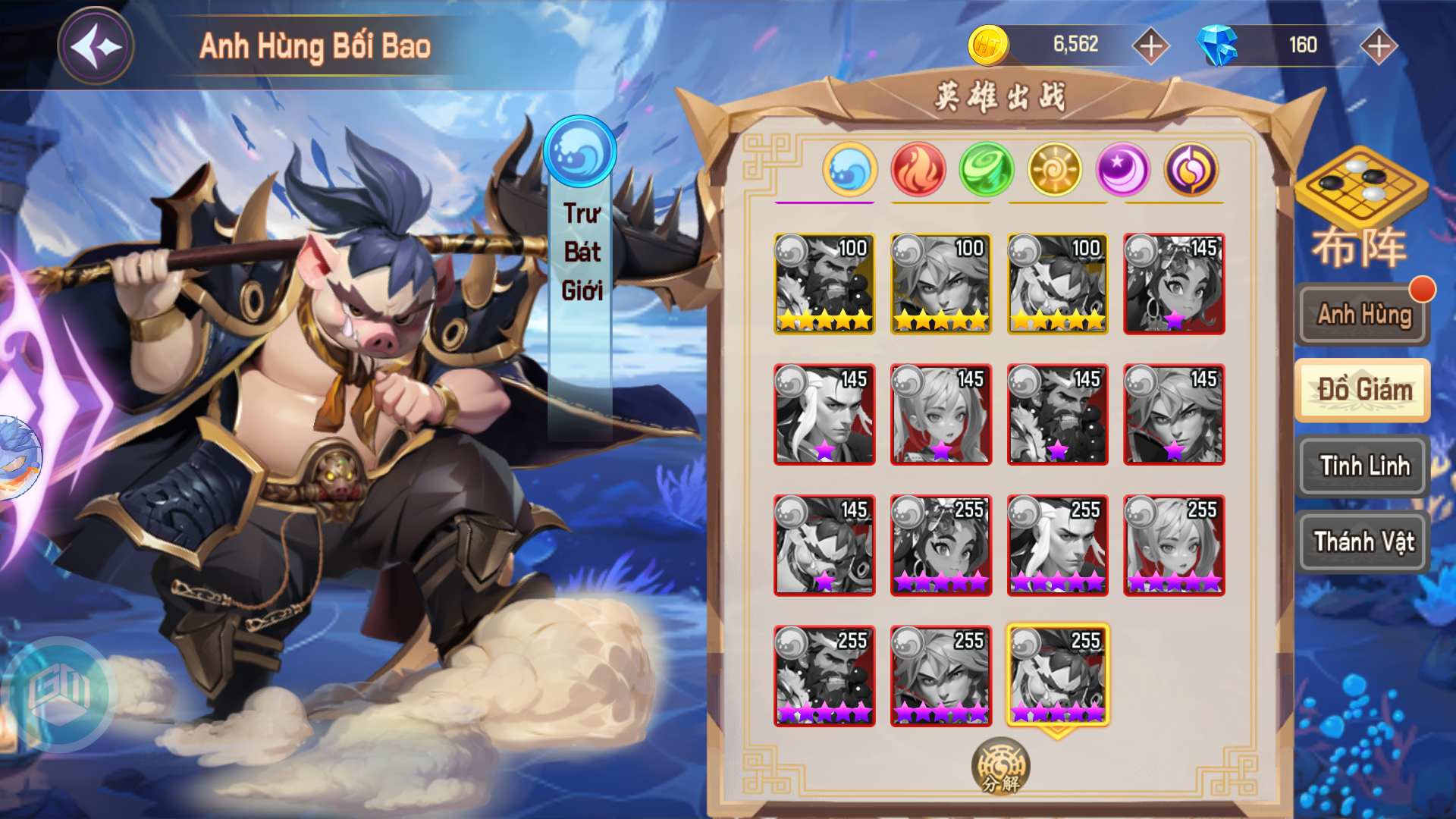Image resolution: width=1456 pixels, height=819 pixels.
Task: Filter heroes by fire element
Action: pyautogui.click(x=918, y=169)
